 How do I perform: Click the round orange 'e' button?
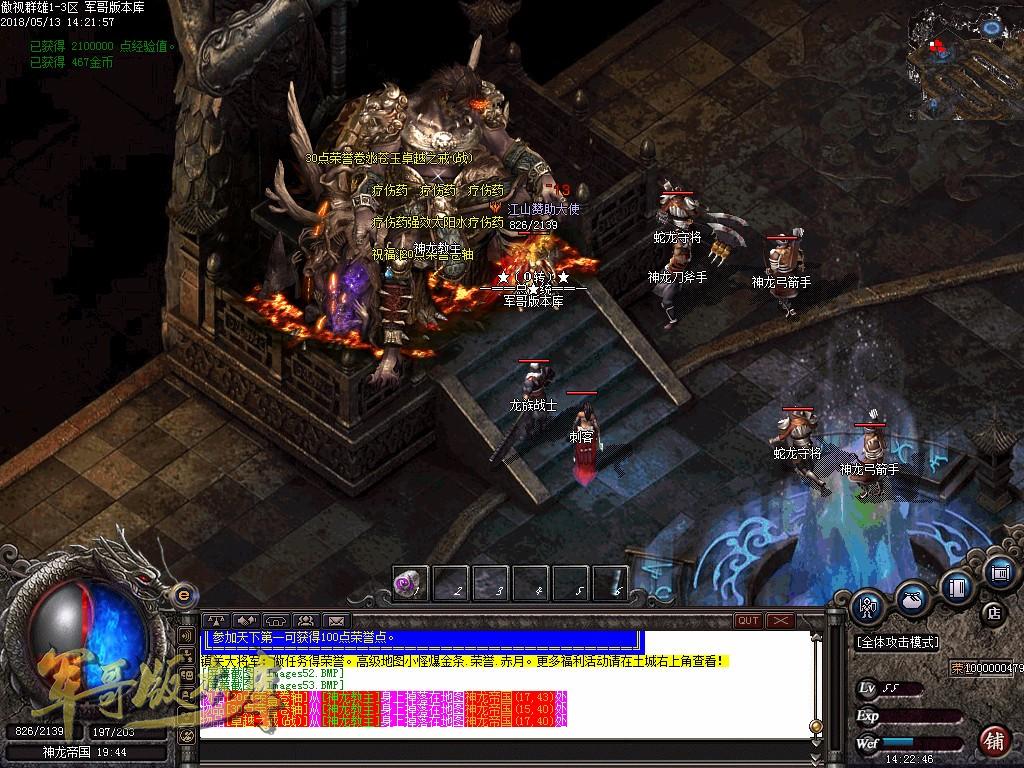(x=182, y=594)
